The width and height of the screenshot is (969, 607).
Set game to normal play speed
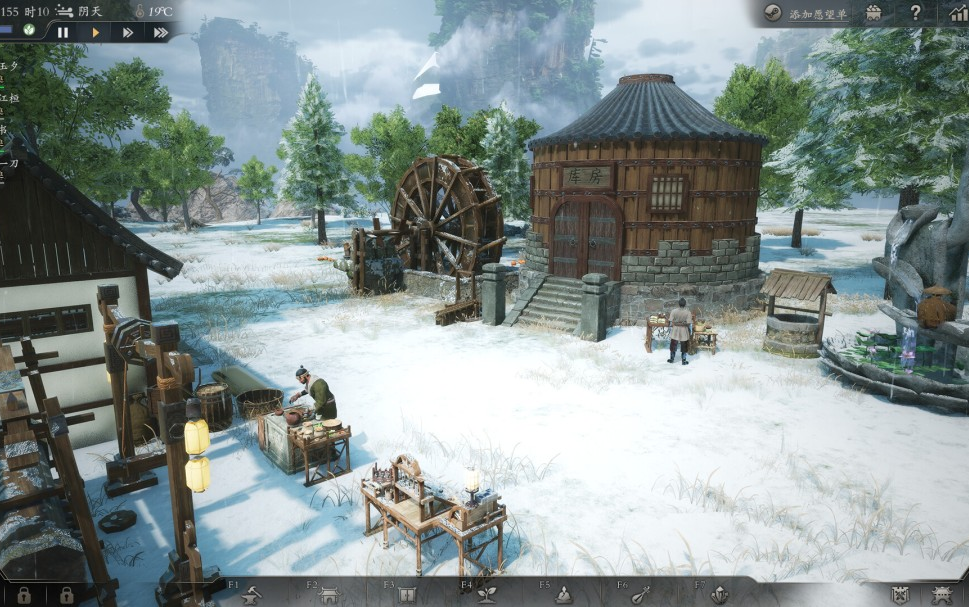[95, 32]
